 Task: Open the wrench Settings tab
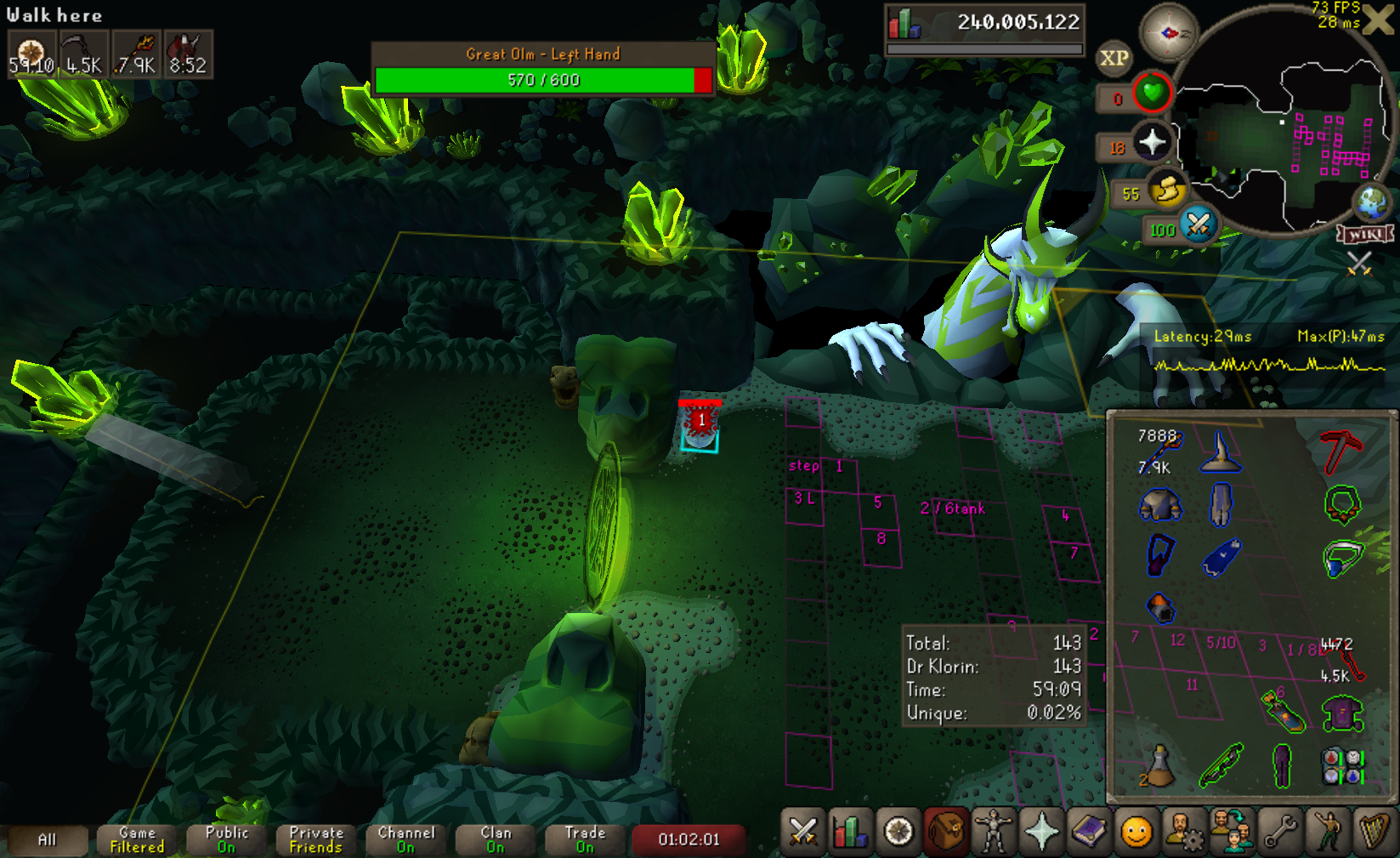pos(1280,832)
